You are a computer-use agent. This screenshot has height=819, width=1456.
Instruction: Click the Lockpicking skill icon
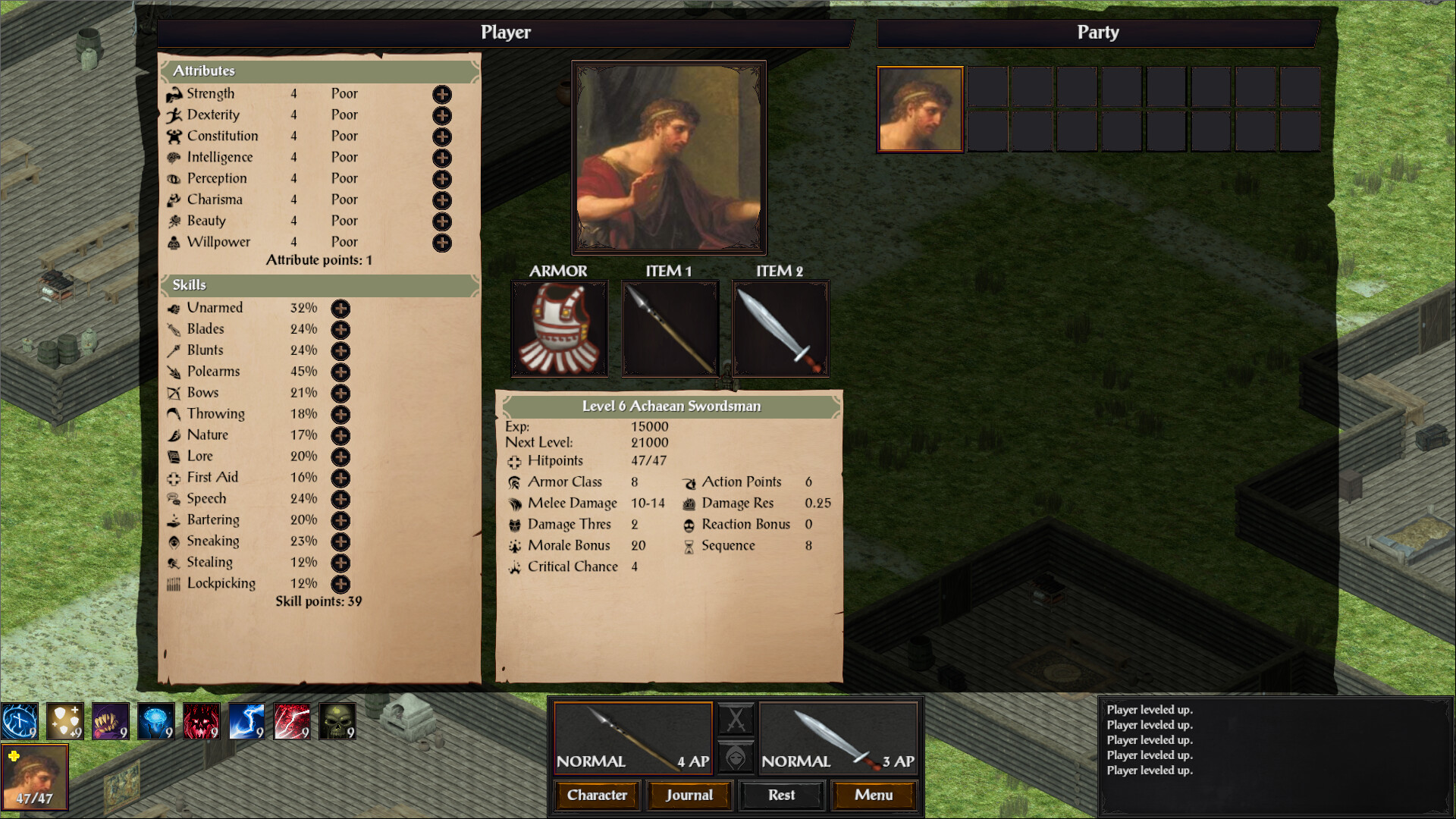174,584
